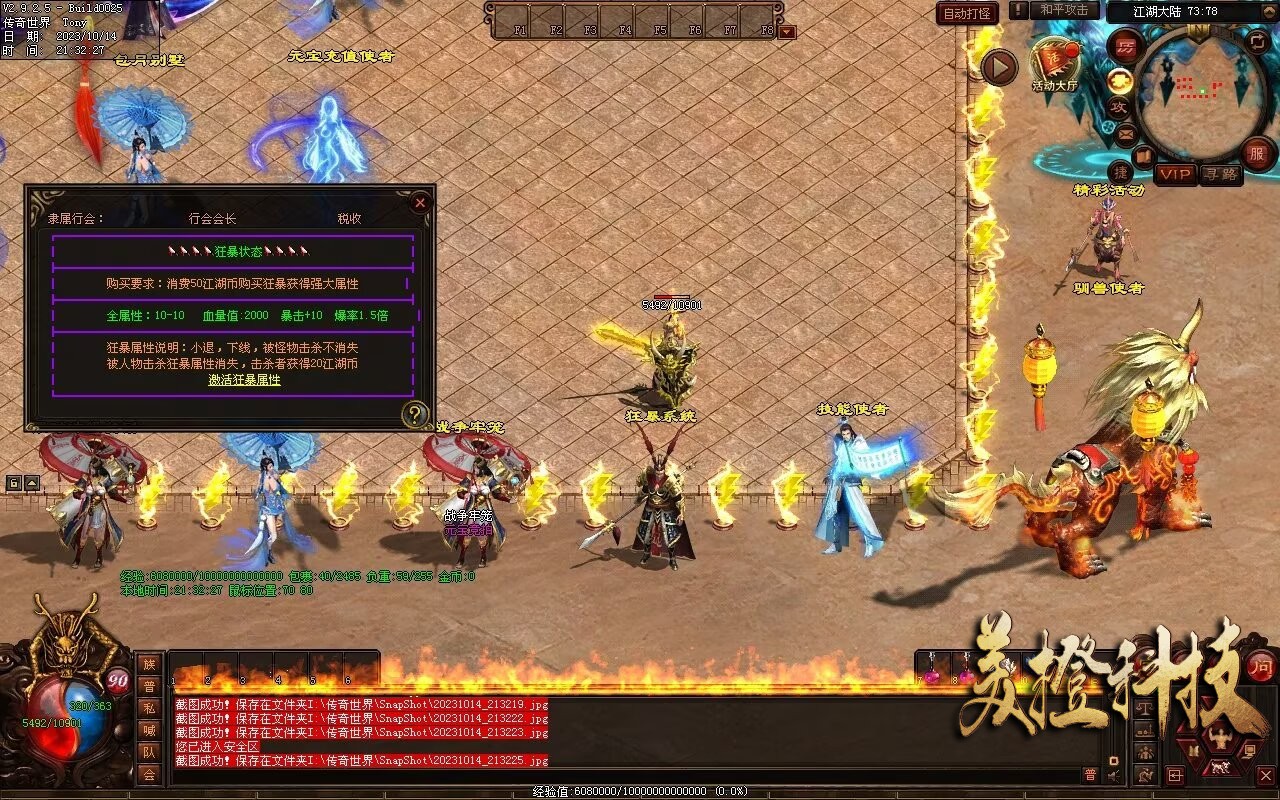Open the 活动大厅 event hall icon
Image resolution: width=1280 pixels, height=800 pixels.
coord(1054,62)
